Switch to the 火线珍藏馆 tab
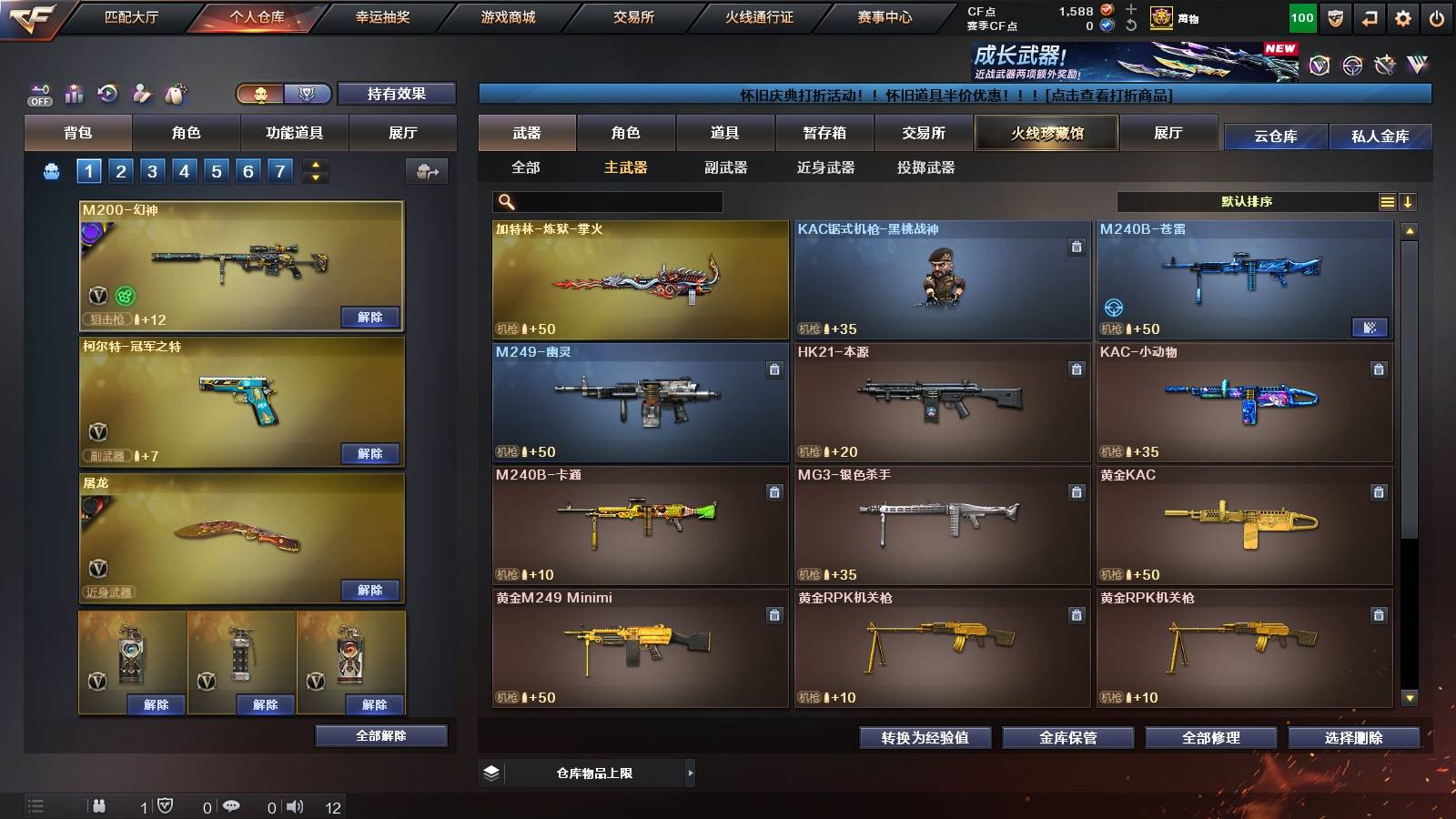The image size is (1456, 819). 1046,133
